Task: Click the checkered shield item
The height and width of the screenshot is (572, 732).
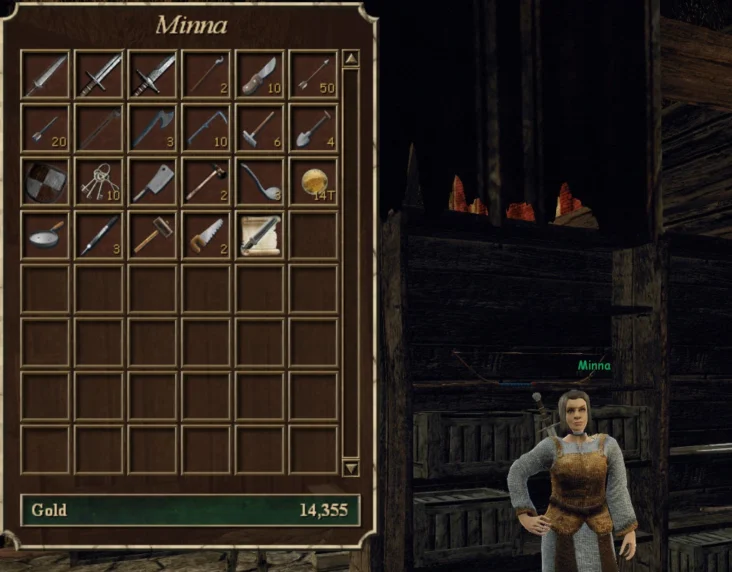Action: [x=45, y=181]
